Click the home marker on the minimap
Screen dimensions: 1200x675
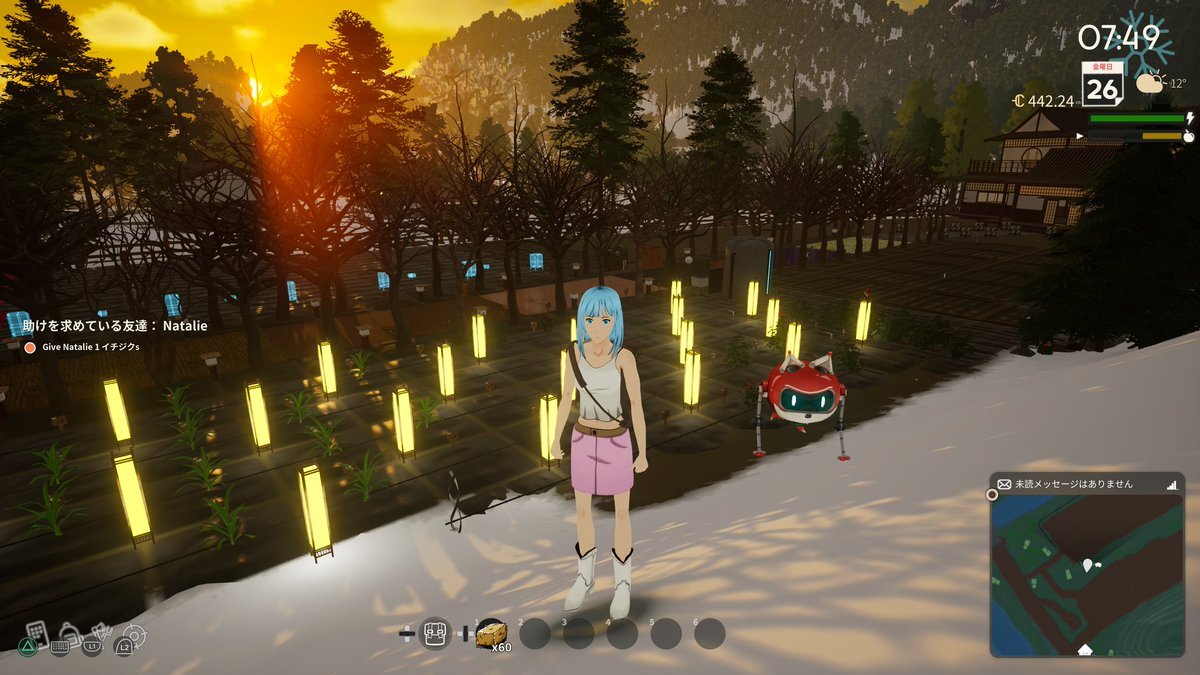coord(1085,650)
